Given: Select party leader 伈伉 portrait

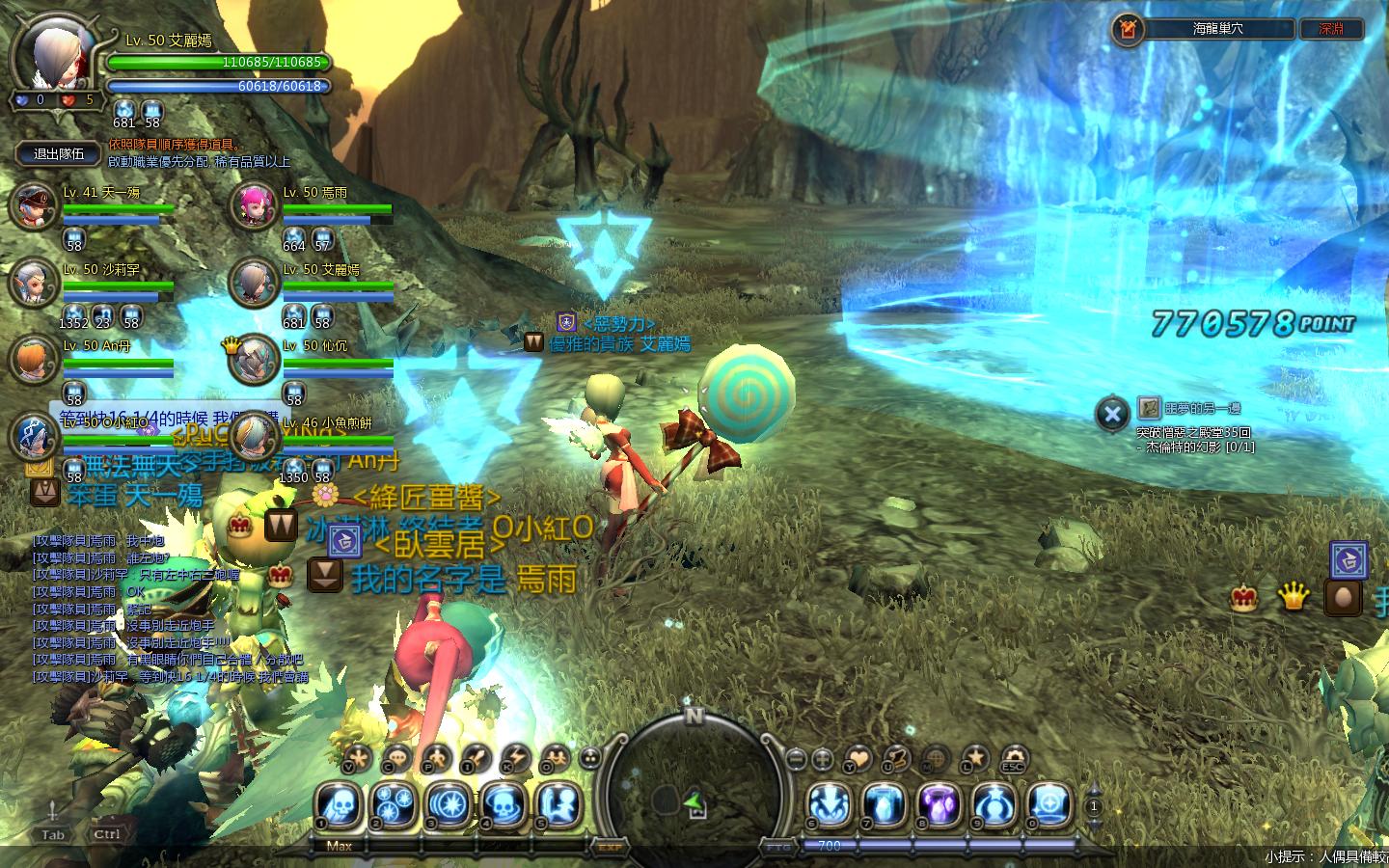Looking at the screenshot, I should (255, 359).
